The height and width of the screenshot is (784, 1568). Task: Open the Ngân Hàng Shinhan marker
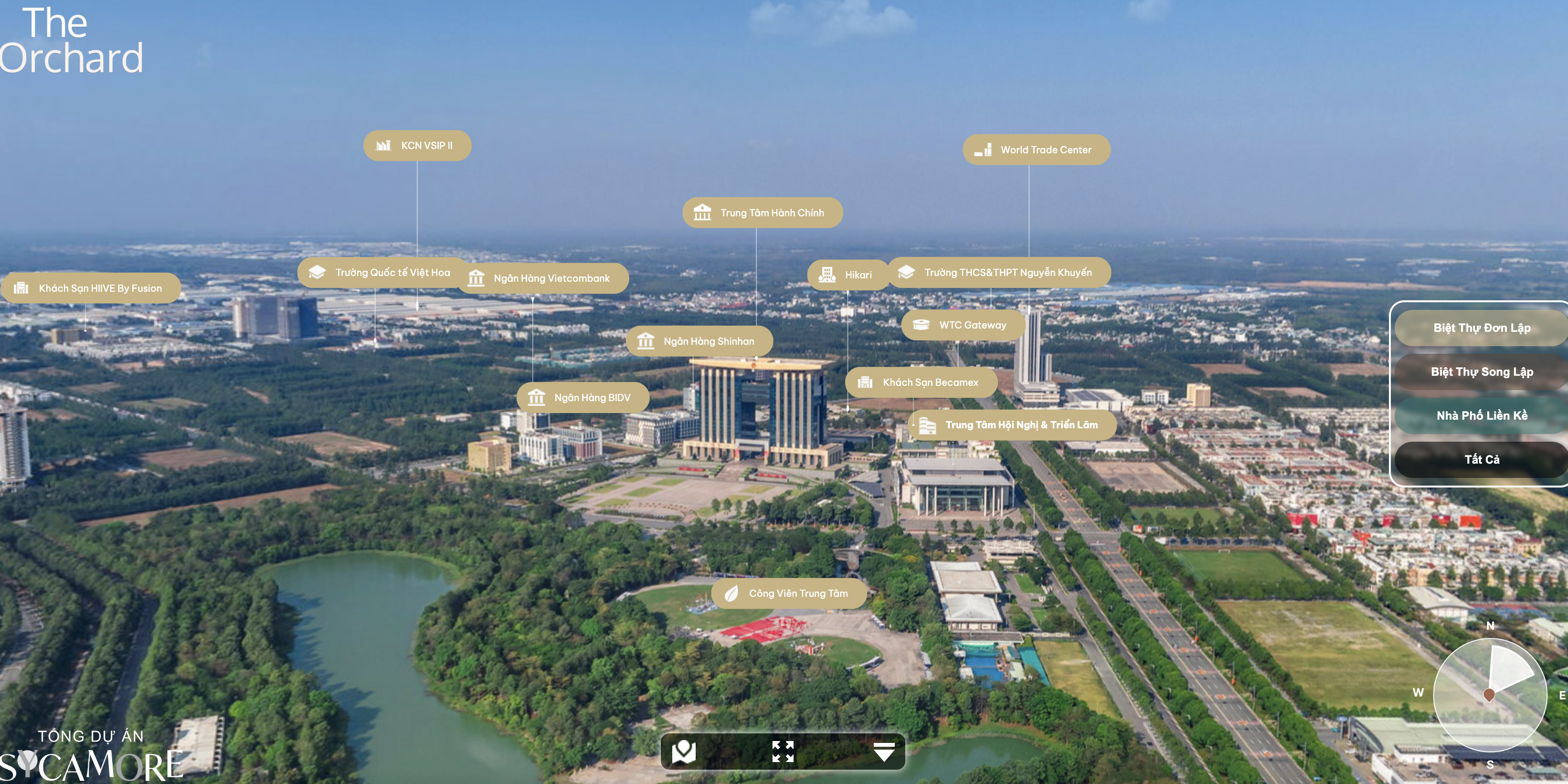pyautogui.click(x=699, y=341)
